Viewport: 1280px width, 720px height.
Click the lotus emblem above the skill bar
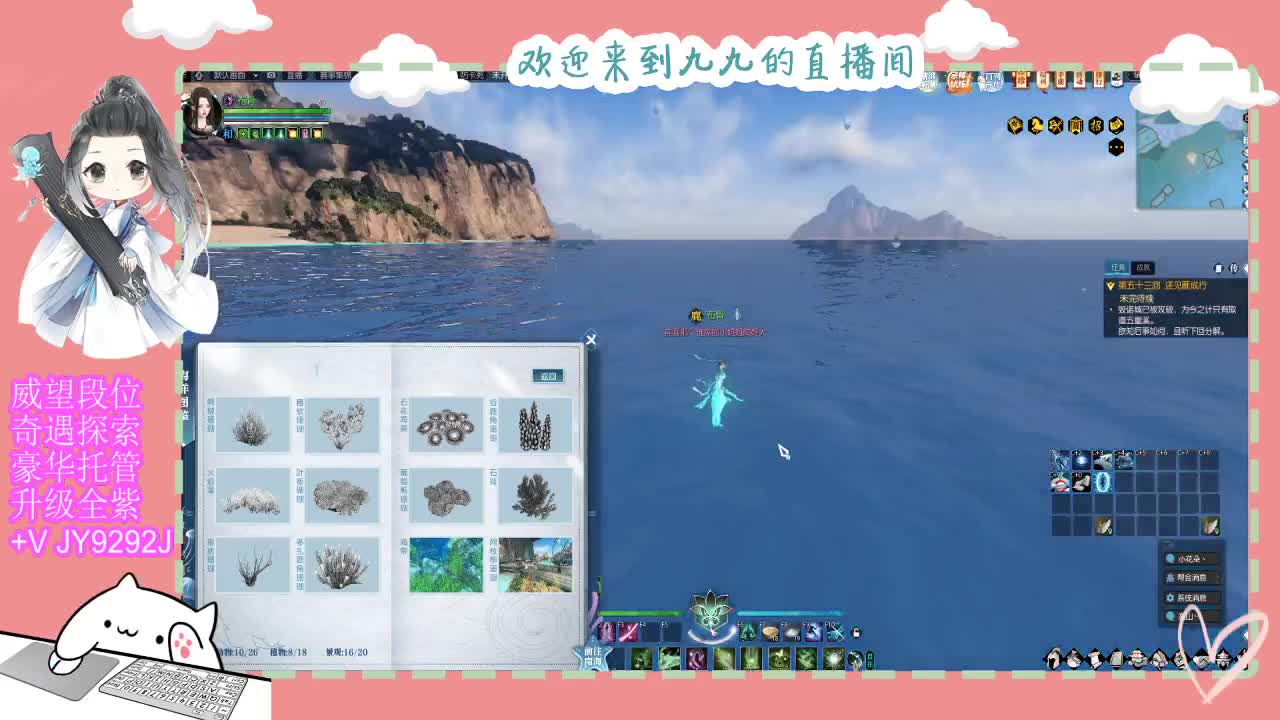[710, 612]
